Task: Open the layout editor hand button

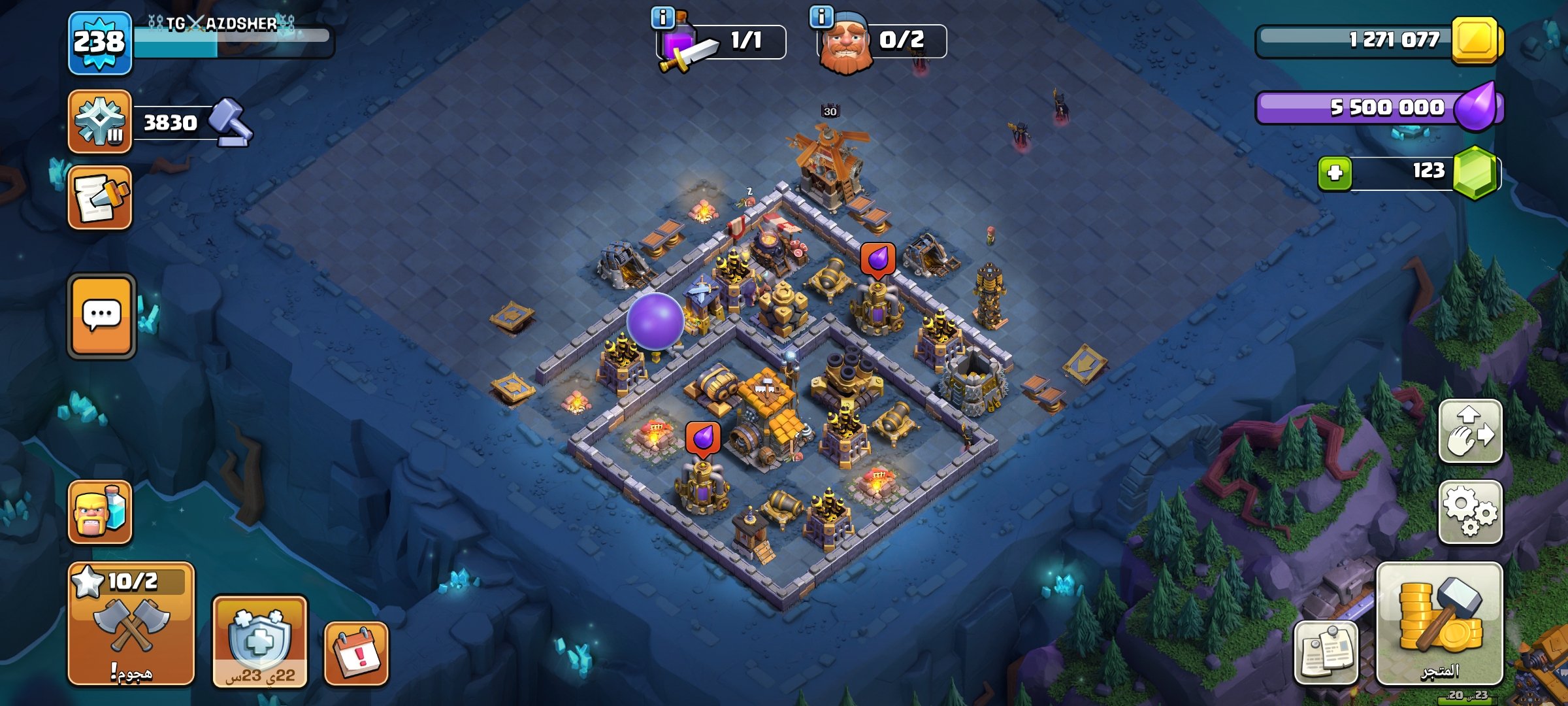Action: [x=1470, y=431]
